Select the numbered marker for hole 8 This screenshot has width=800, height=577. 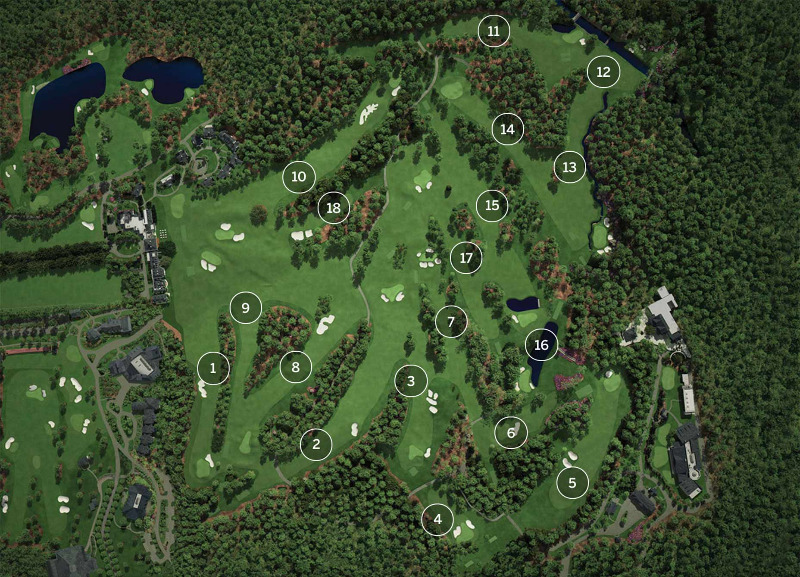tap(295, 367)
